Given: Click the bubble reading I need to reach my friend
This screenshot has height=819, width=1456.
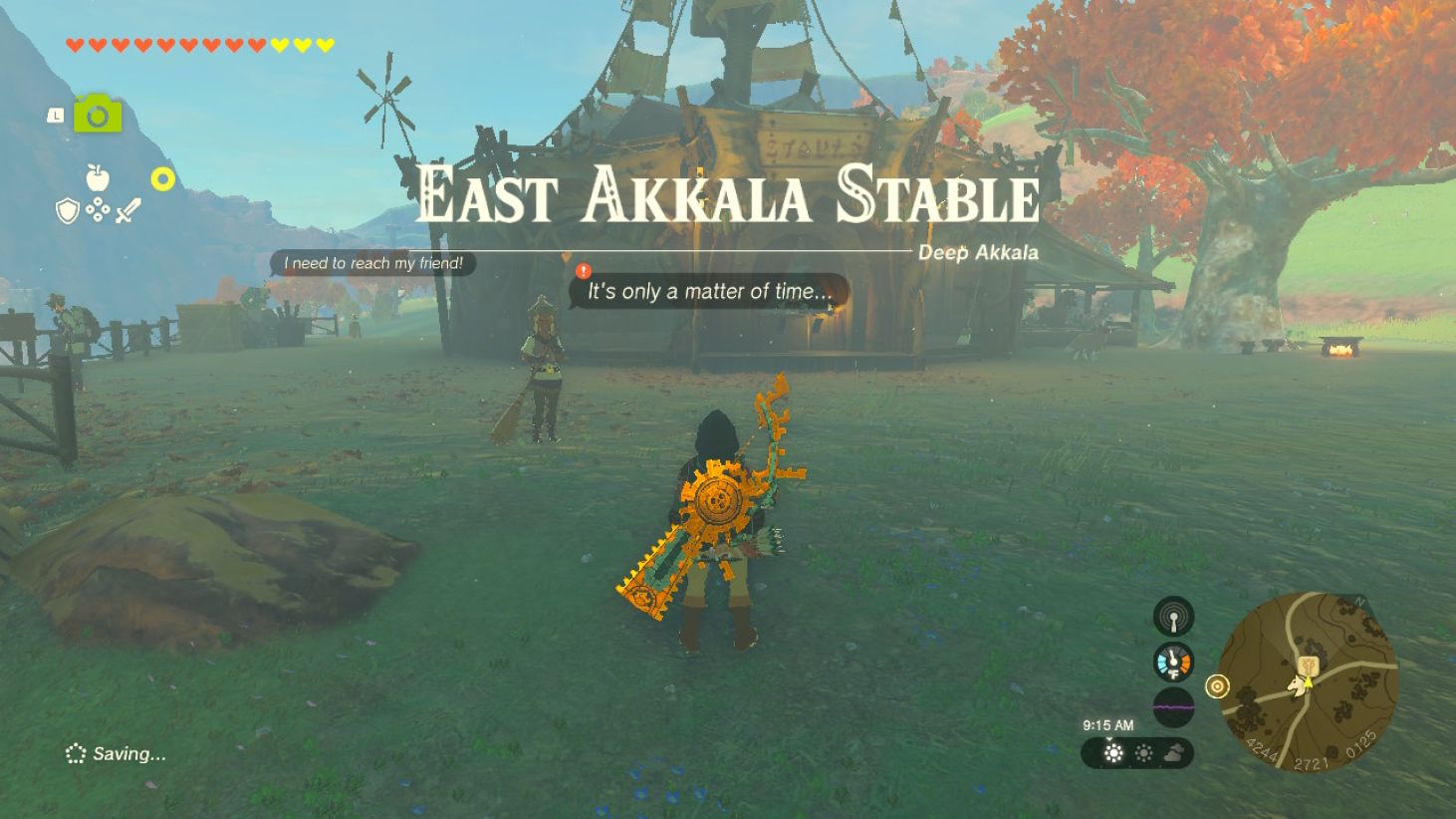Looking at the screenshot, I should coord(374,264).
